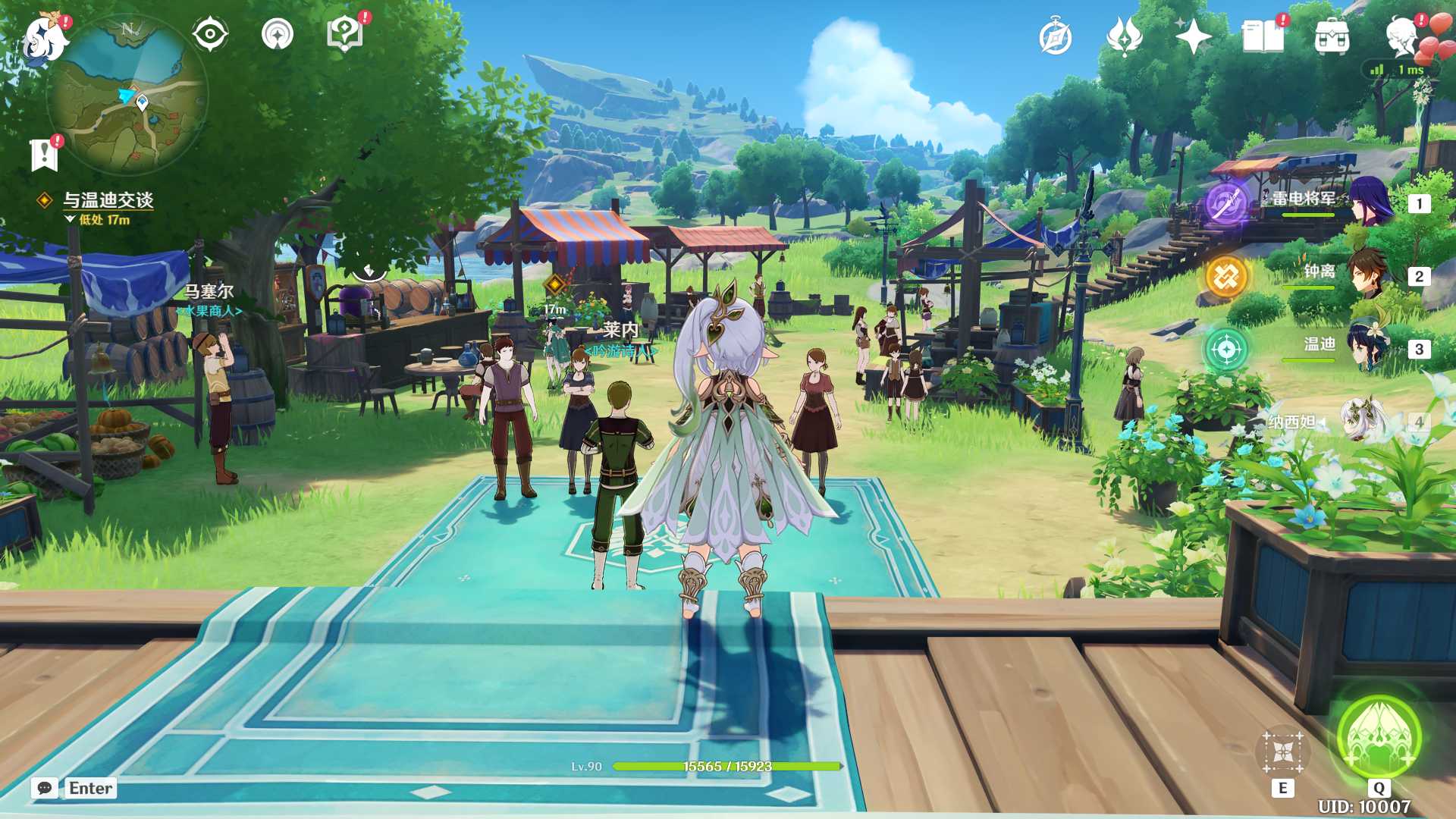Screen dimensions: 1456x819
Task: Open the chat speech bubble
Action: (45, 788)
